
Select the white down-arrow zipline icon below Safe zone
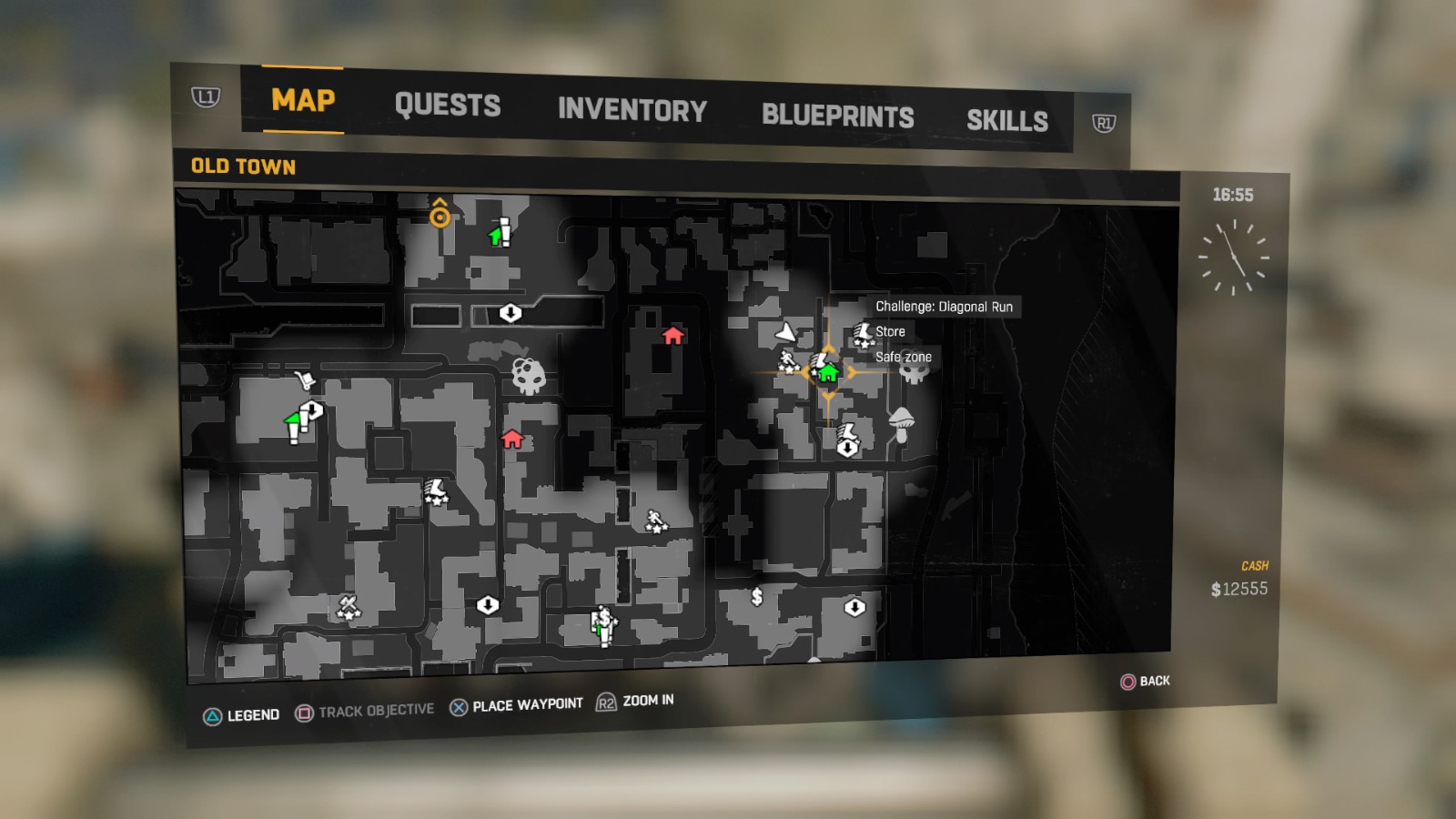pos(848,447)
